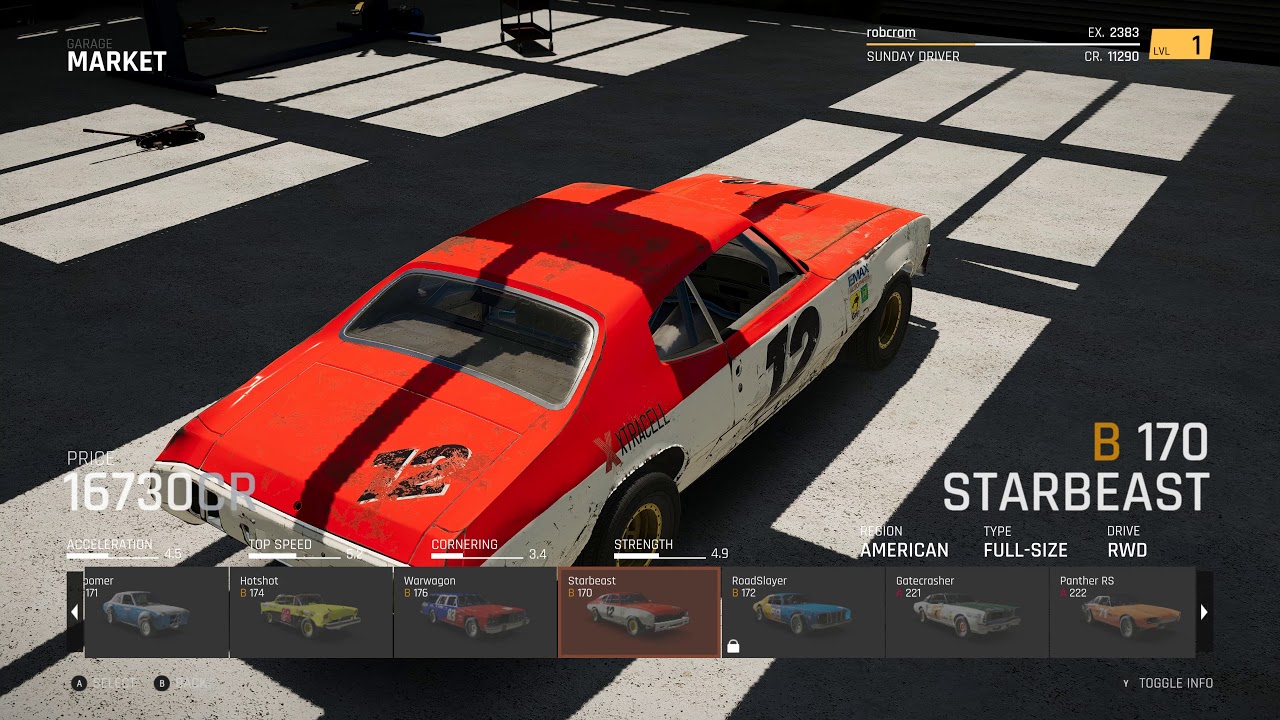Select the Gatecrasher car thumbnail
Viewport: 1280px width, 720px height.
coord(967,612)
